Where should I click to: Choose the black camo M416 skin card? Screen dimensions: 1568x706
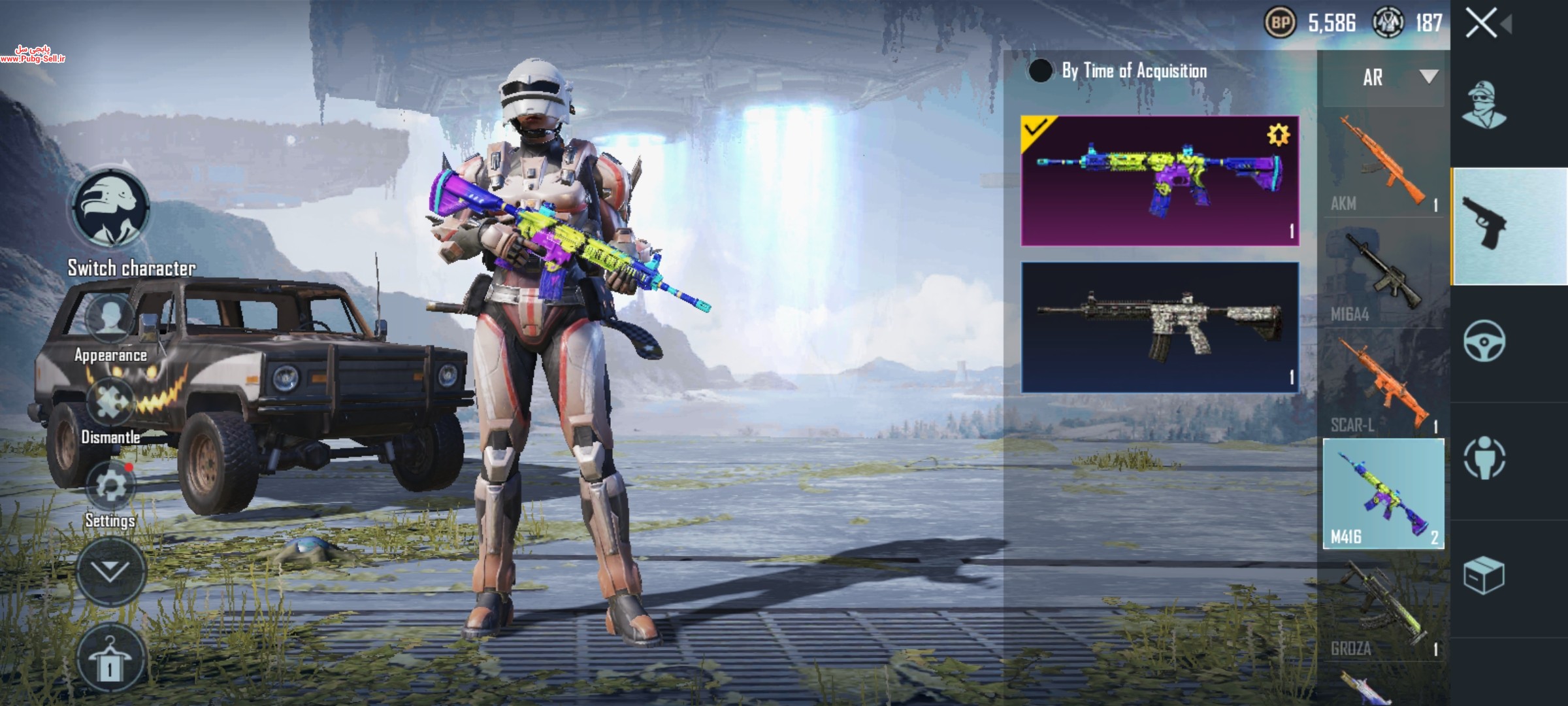pos(1160,327)
